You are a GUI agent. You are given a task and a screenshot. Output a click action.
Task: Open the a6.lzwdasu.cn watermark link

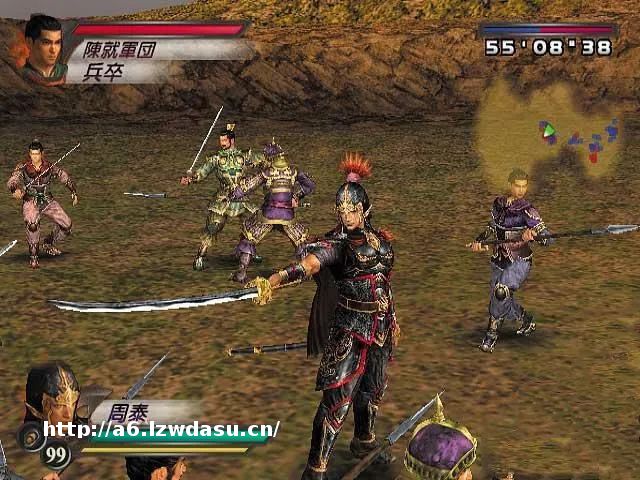(x=161, y=430)
